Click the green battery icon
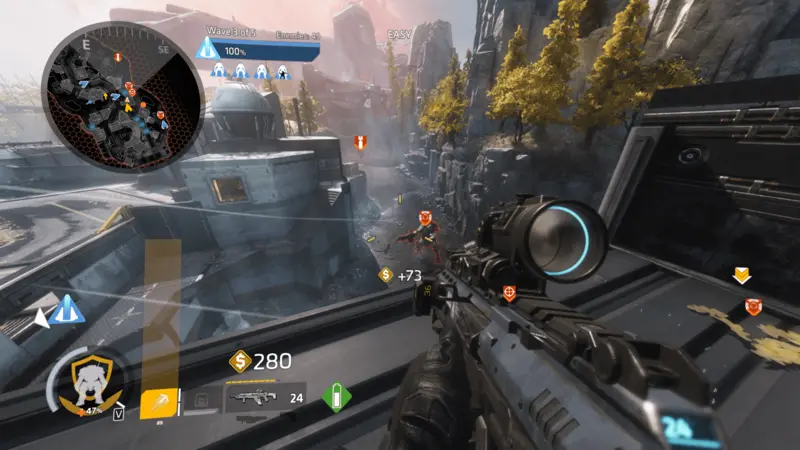800x450 pixels. pyautogui.click(x=337, y=397)
